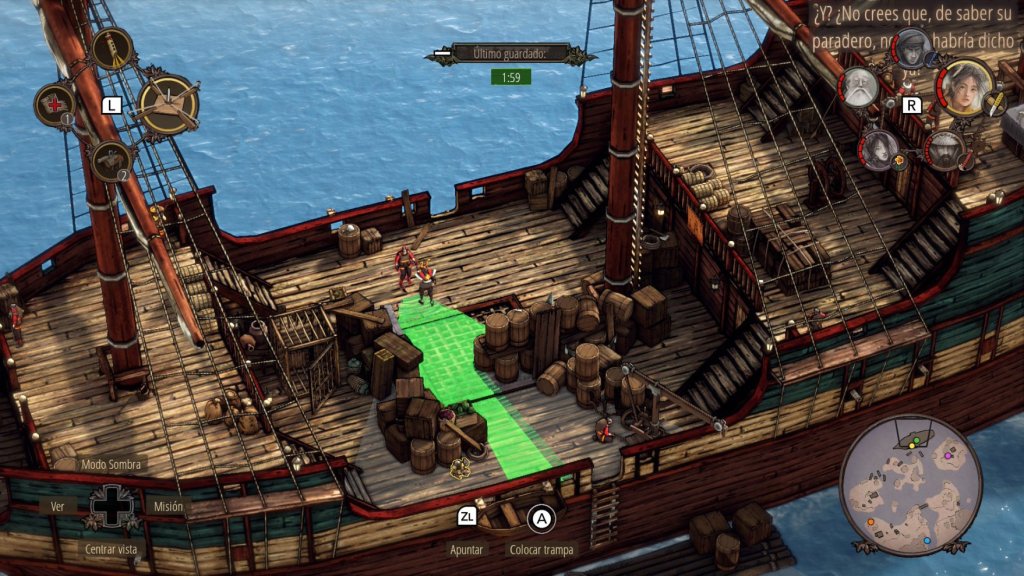
Task: Click the Centrar vista option
Action: tap(112, 549)
